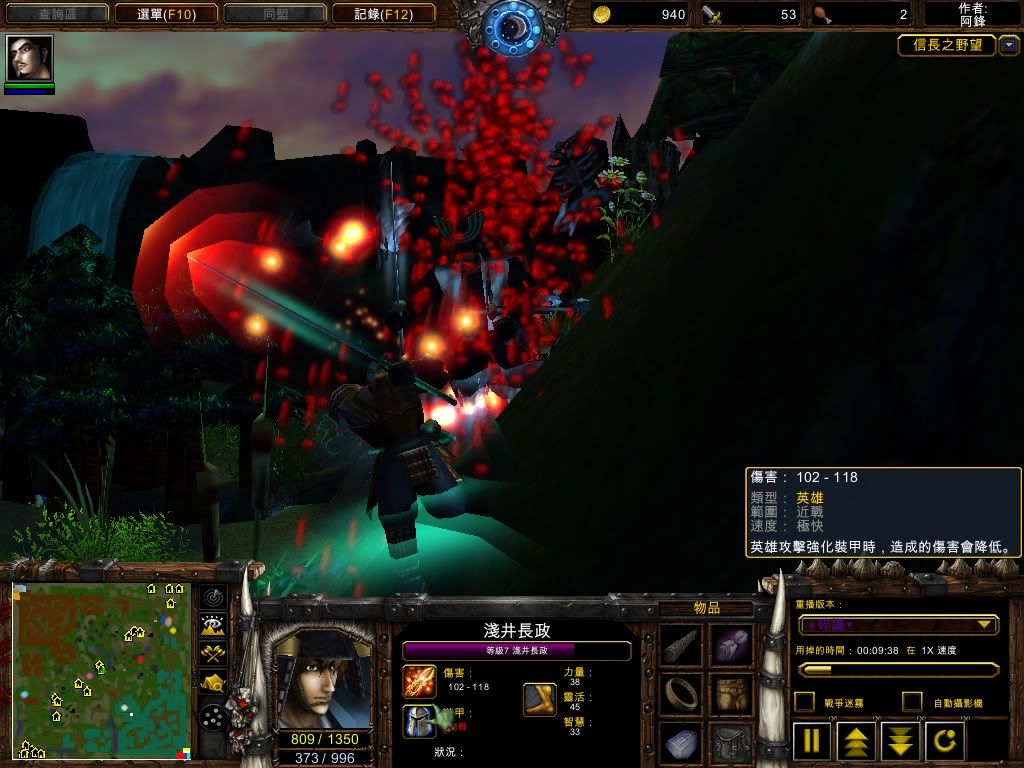This screenshot has width=1024, height=768.
Task: Toggle ally color mode with crossed axes icon
Action: coord(213,654)
